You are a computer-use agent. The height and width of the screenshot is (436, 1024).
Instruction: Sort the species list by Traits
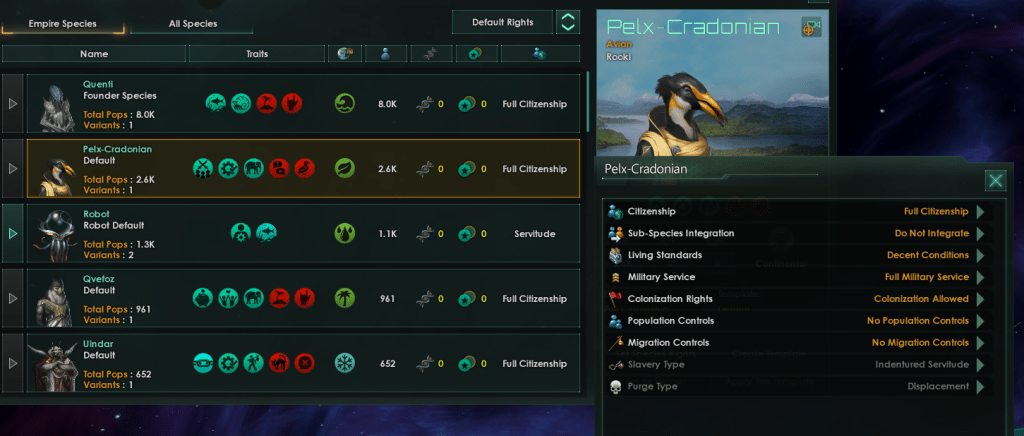[x=256, y=54]
